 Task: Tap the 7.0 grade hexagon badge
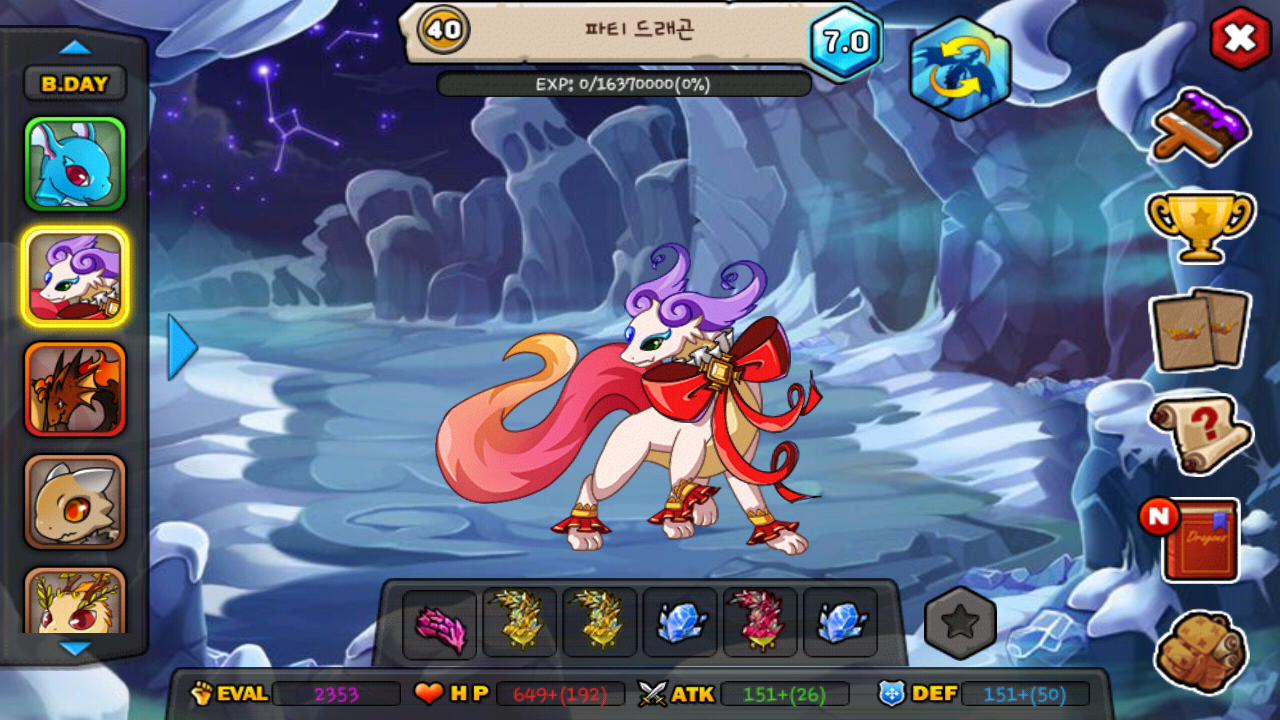pyautogui.click(x=846, y=42)
